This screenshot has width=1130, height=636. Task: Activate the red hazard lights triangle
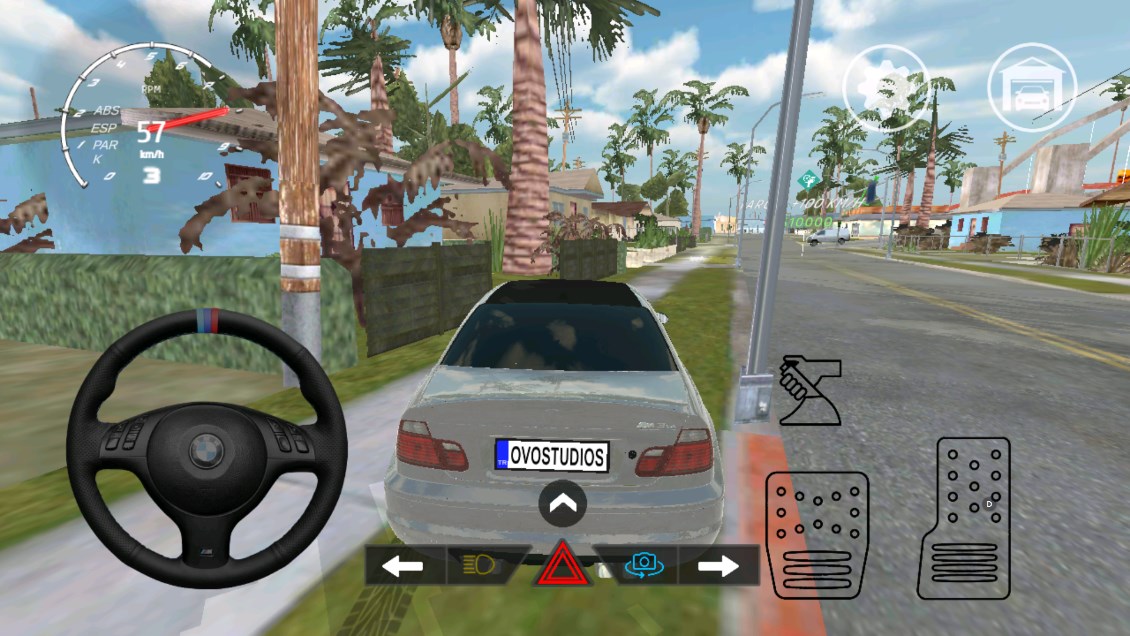point(564,567)
